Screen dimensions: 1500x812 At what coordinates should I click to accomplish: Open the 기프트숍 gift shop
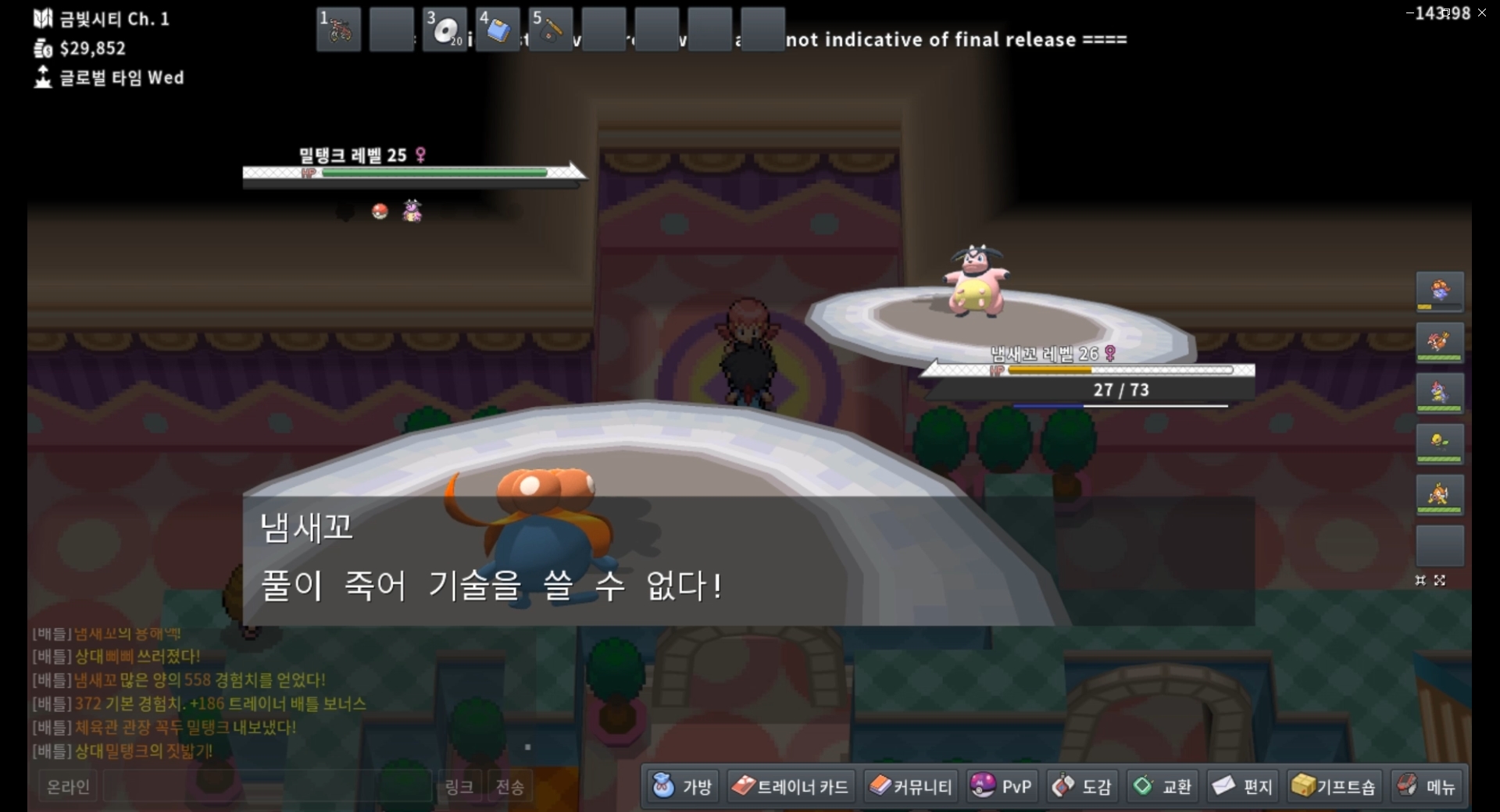pyautogui.click(x=1334, y=786)
